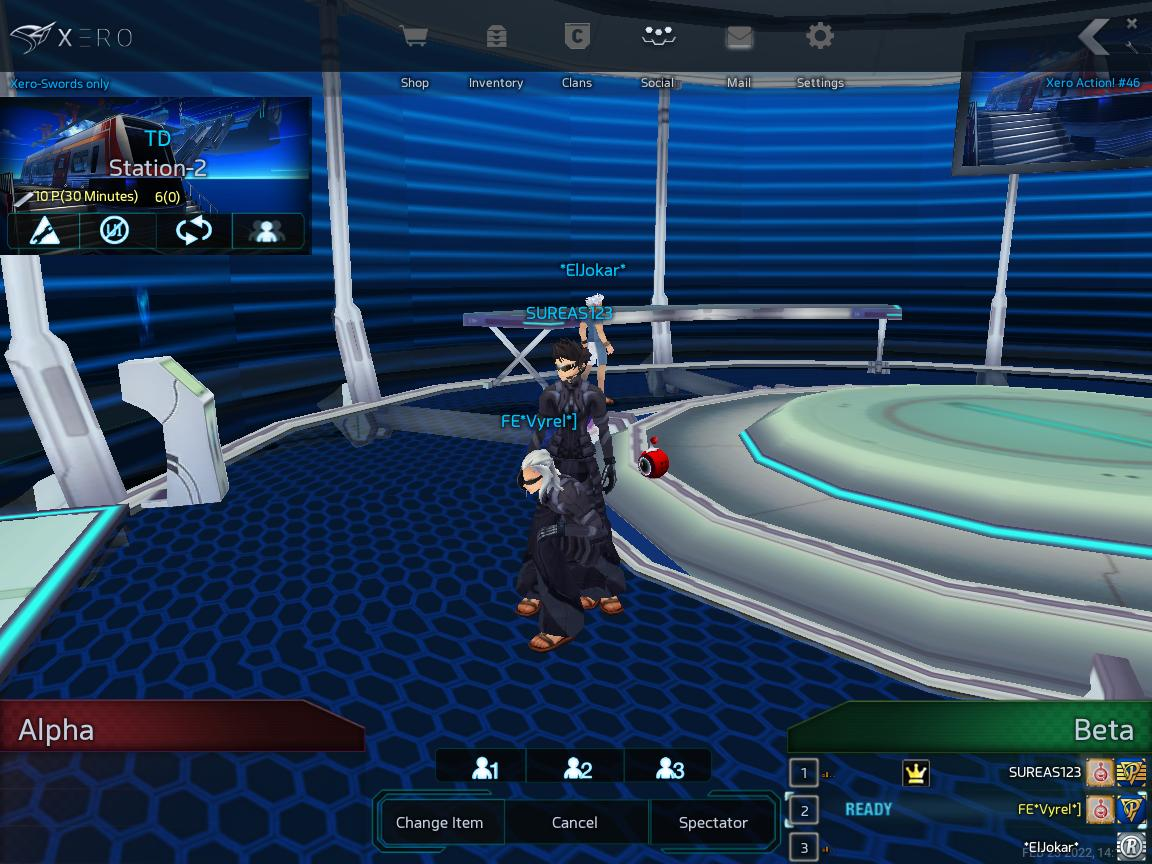Select player *ElJokar* in the team list

pyautogui.click(x=1050, y=848)
